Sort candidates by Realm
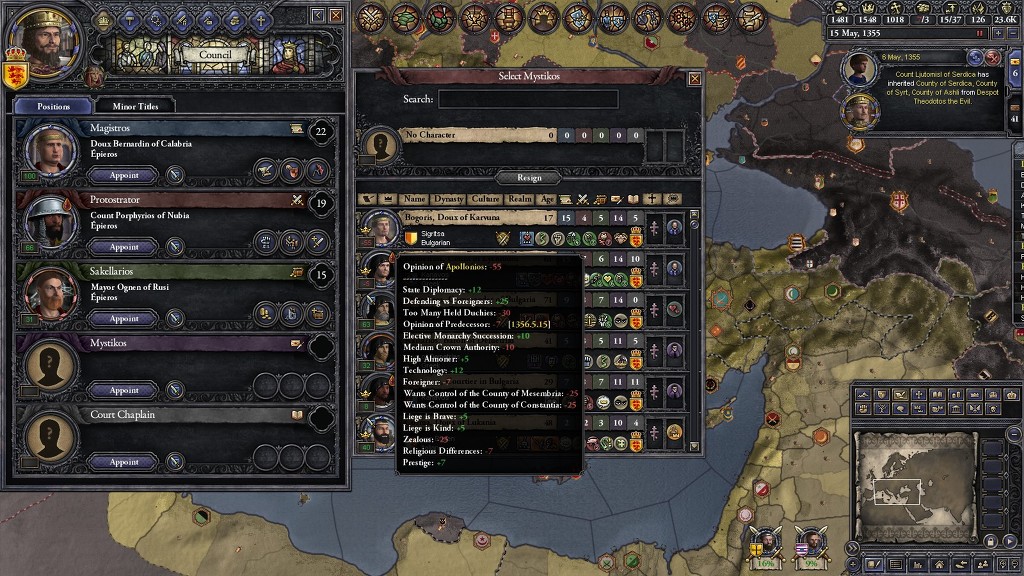Viewport: 1024px width, 576px height. (520, 199)
